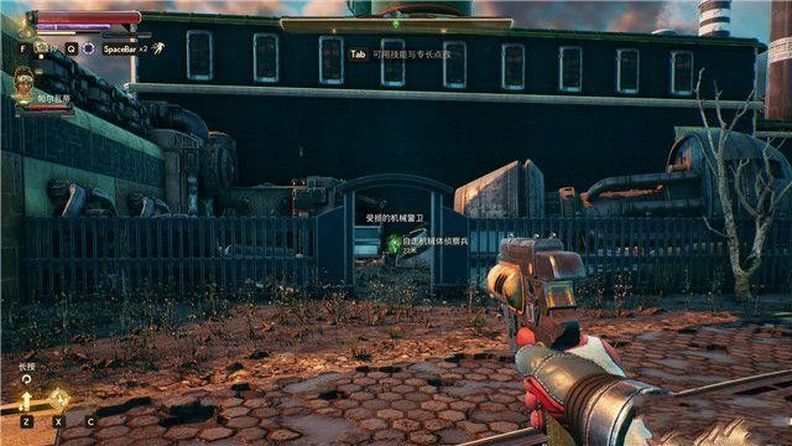Activate the purple Tactical Time Dilation icon
Screen dimensions: 792x446
point(88,48)
